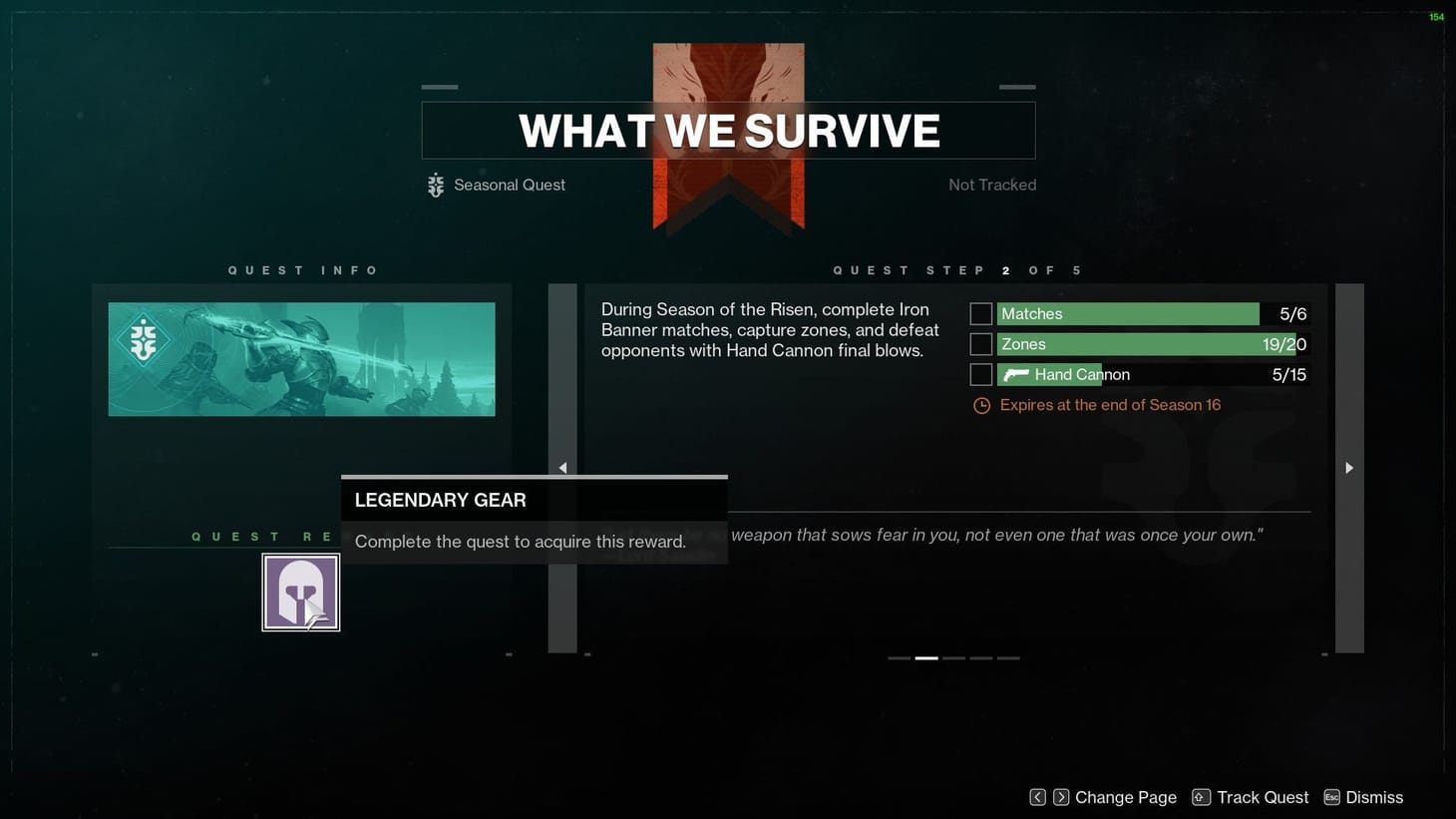Check the Zones objective checkbox
This screenshot has width=1456, height=819.
[x=980, y=344]
